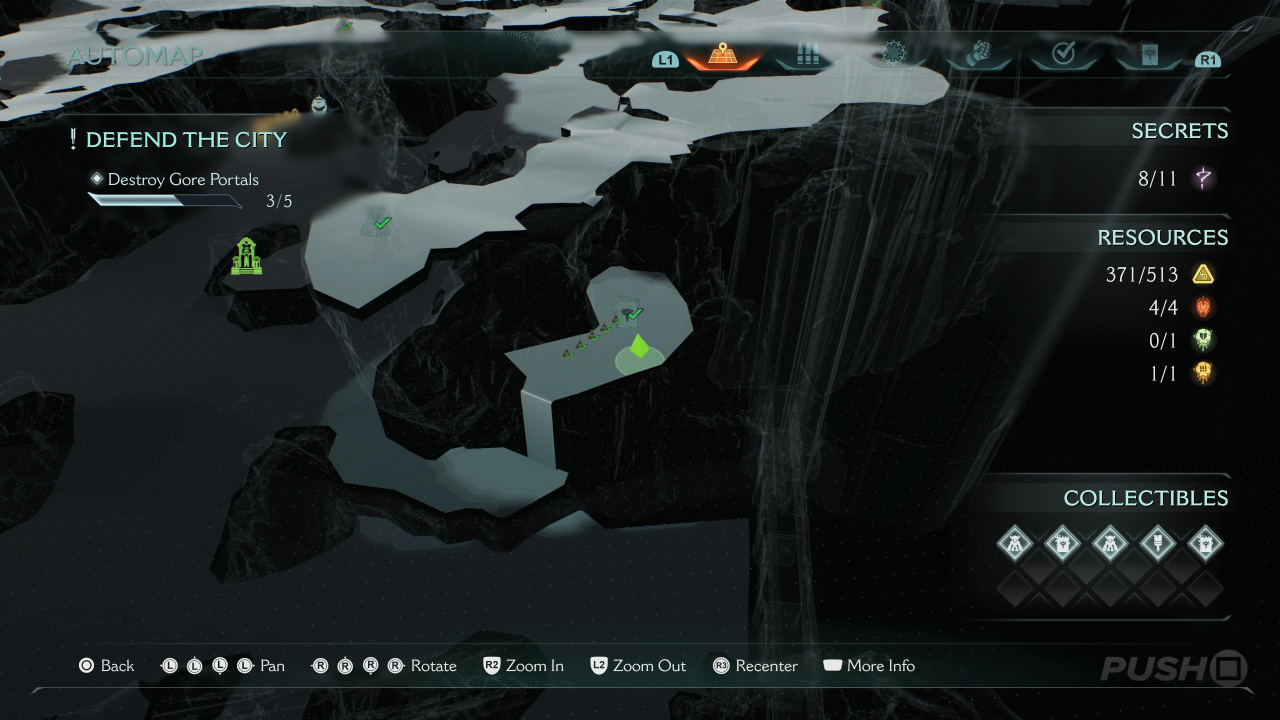Screen dimensions: 1280x720
Task: Select the orange skull resource icon
Action: point(1203,373)
